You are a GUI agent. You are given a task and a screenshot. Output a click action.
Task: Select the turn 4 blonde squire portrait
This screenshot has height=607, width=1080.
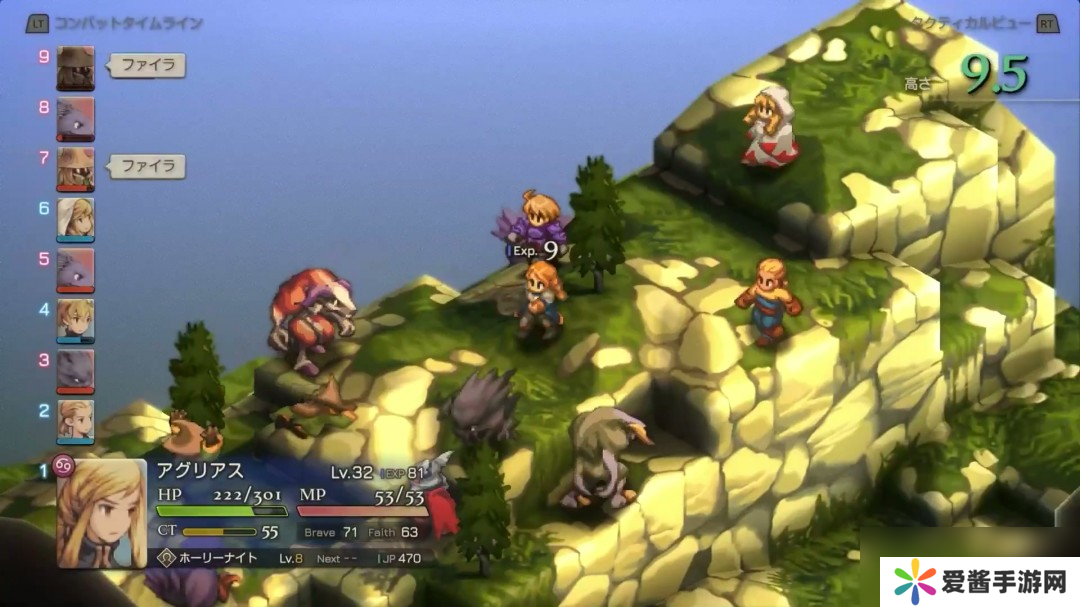click(x=76, y=320)
